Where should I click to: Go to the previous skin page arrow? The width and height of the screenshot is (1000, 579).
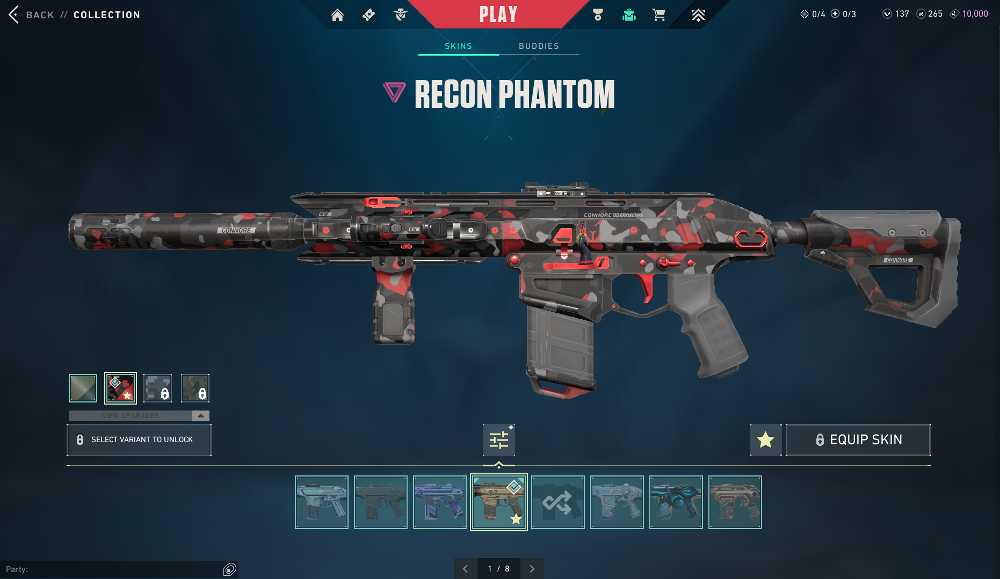tap(465, 569)
